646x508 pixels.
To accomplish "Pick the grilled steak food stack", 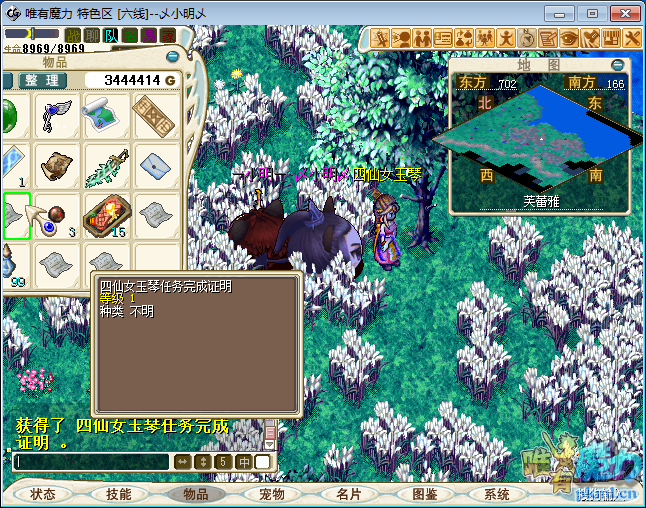I will pyautogui.click(x=106, y=215).
